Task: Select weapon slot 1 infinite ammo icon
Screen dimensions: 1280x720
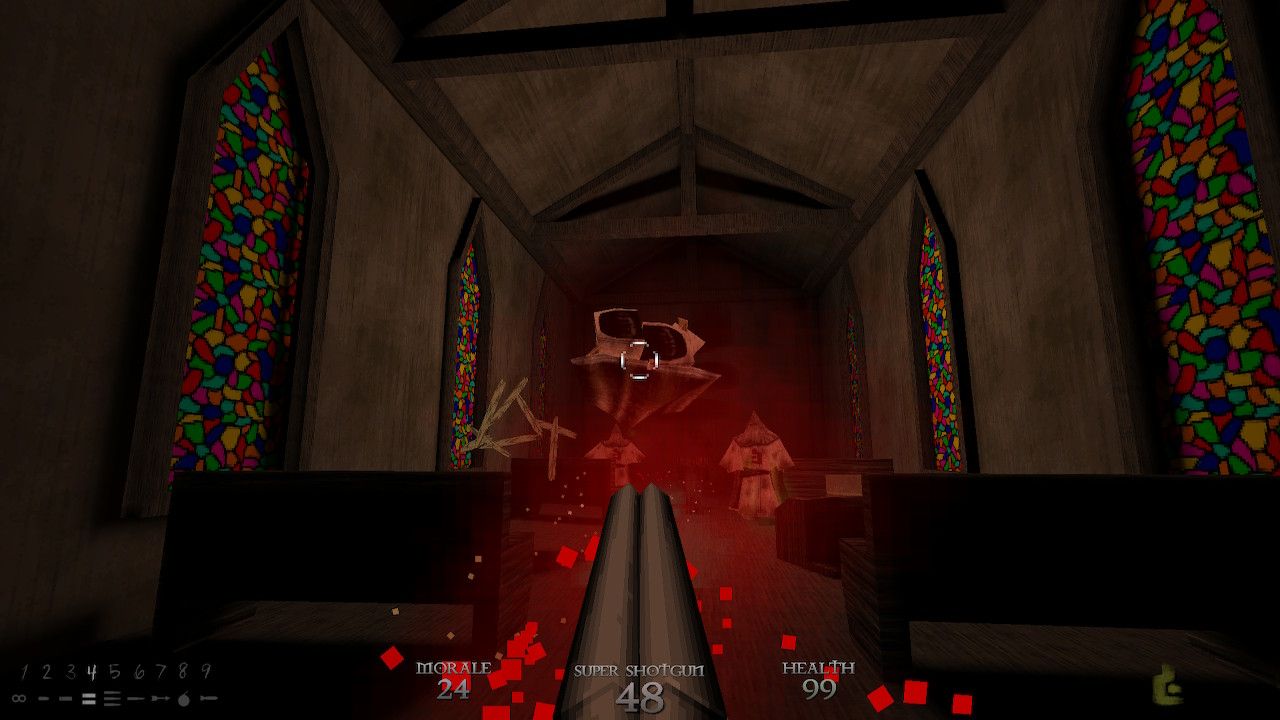Action: 19,698
